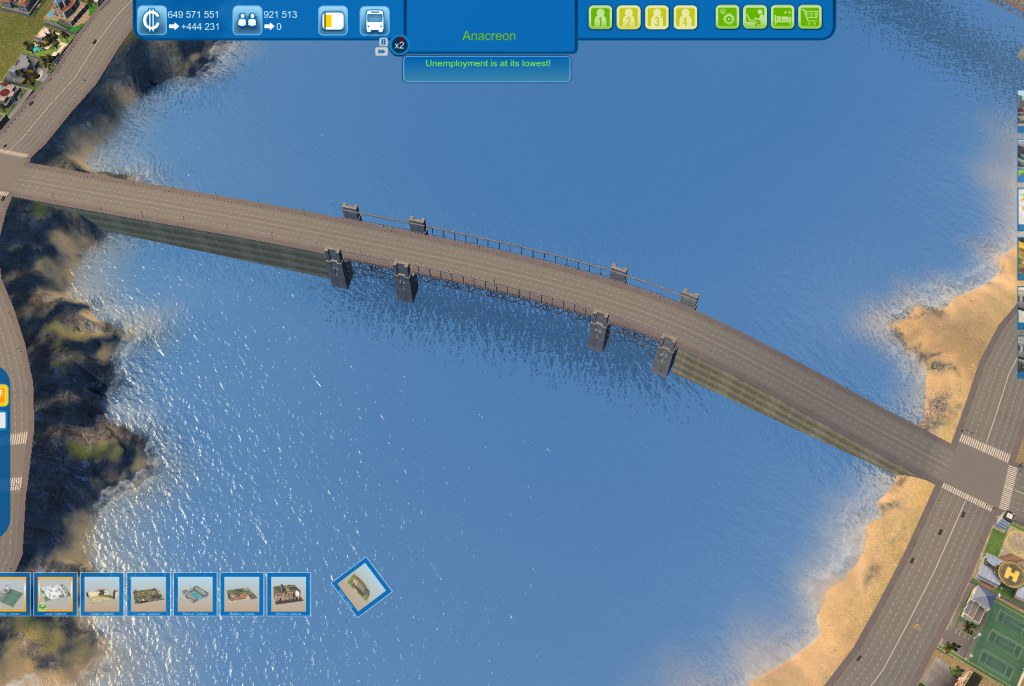Open the bus transport panel
The image size is (1024, 686).
(374, 20)
